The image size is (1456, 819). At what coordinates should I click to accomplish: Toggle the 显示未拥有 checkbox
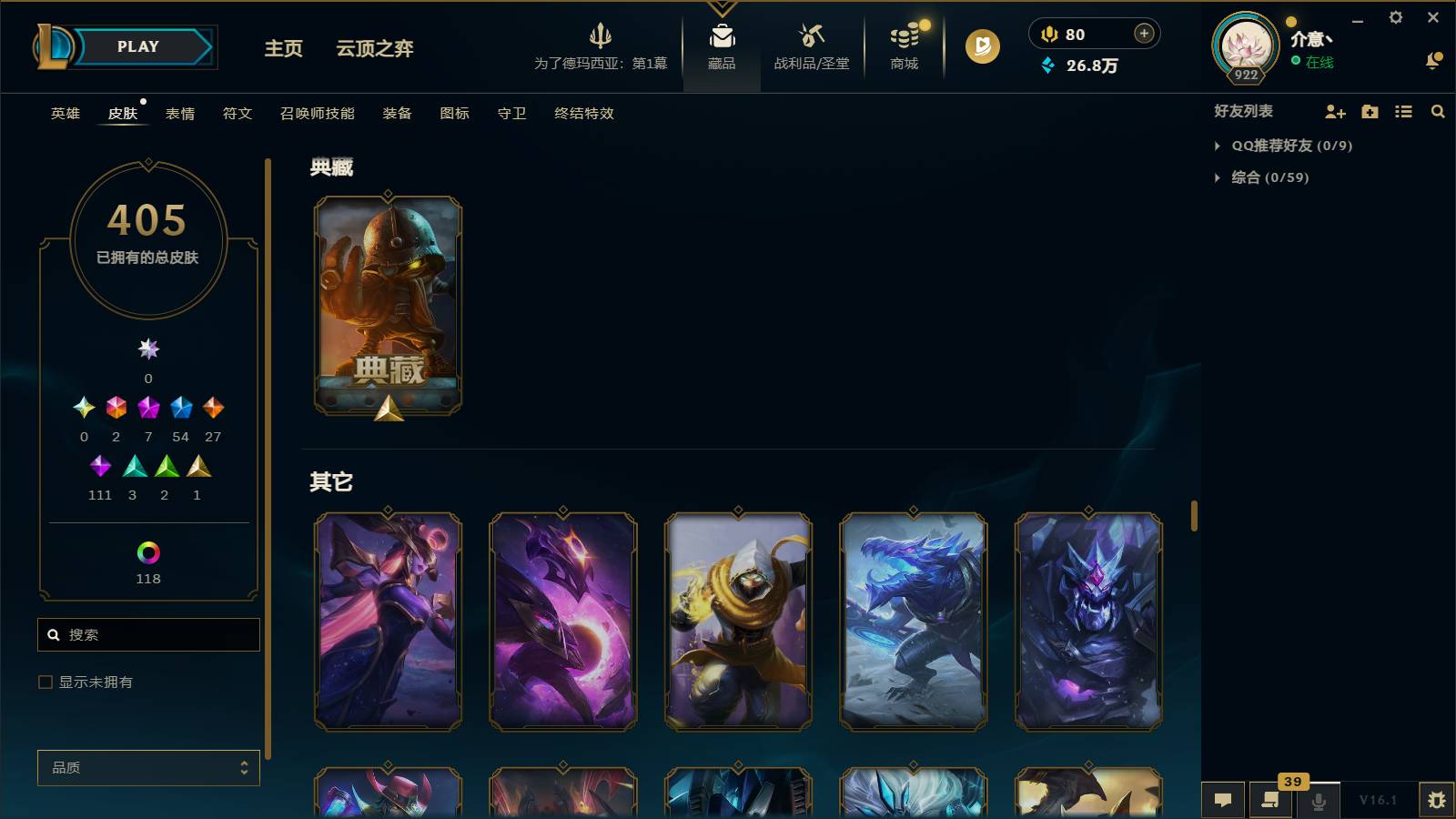click(x=44, y=682)
